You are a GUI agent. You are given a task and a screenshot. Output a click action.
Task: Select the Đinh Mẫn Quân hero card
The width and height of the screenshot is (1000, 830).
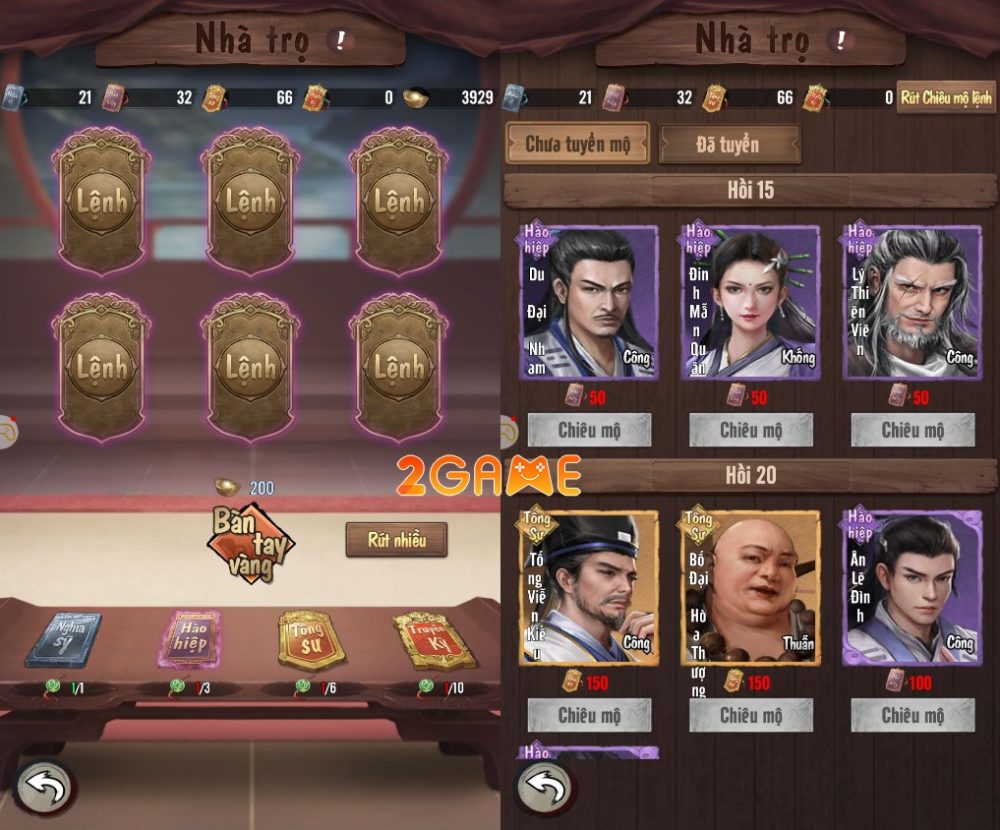point(750,303)
